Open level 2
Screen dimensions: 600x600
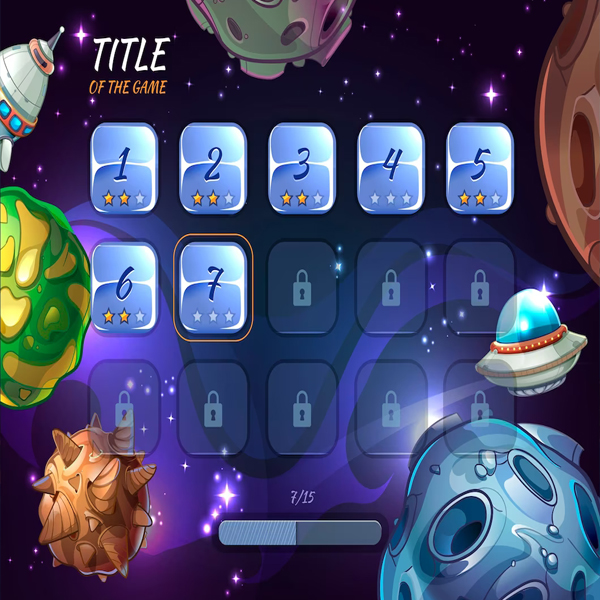coord(213,167)
